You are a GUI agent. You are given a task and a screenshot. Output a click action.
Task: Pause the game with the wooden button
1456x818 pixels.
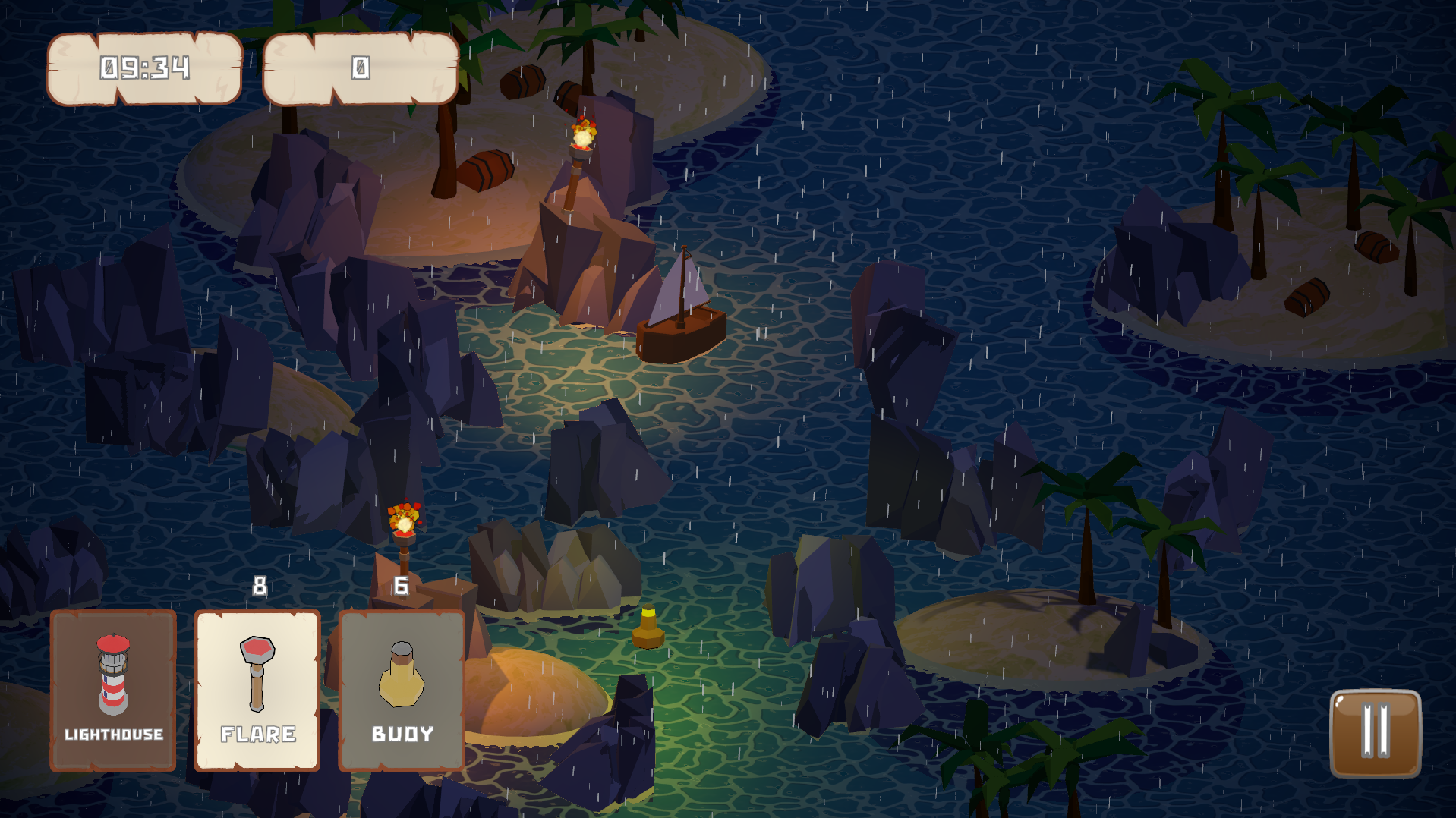click(1375, 733)
